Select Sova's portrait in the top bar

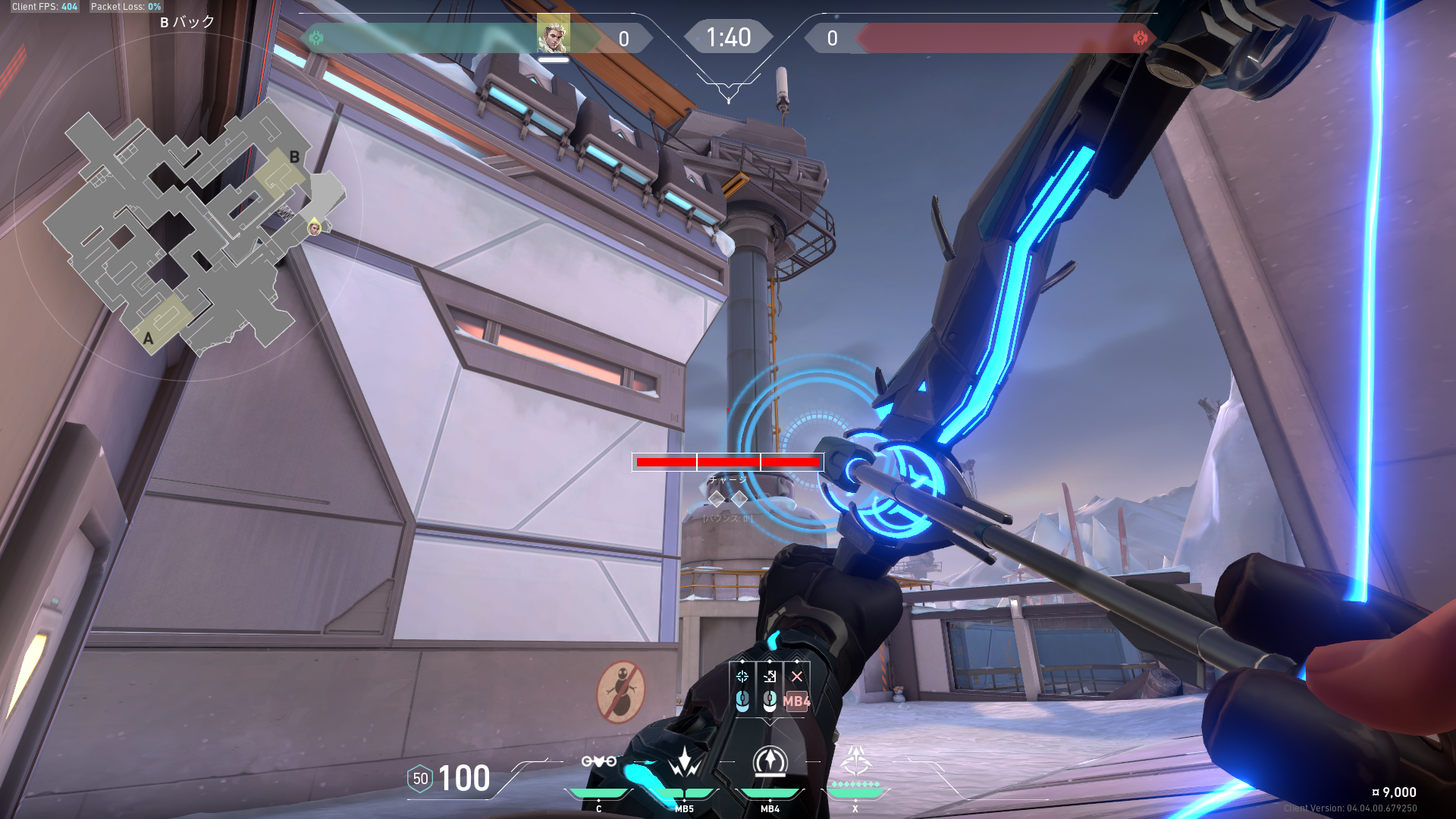553,34
